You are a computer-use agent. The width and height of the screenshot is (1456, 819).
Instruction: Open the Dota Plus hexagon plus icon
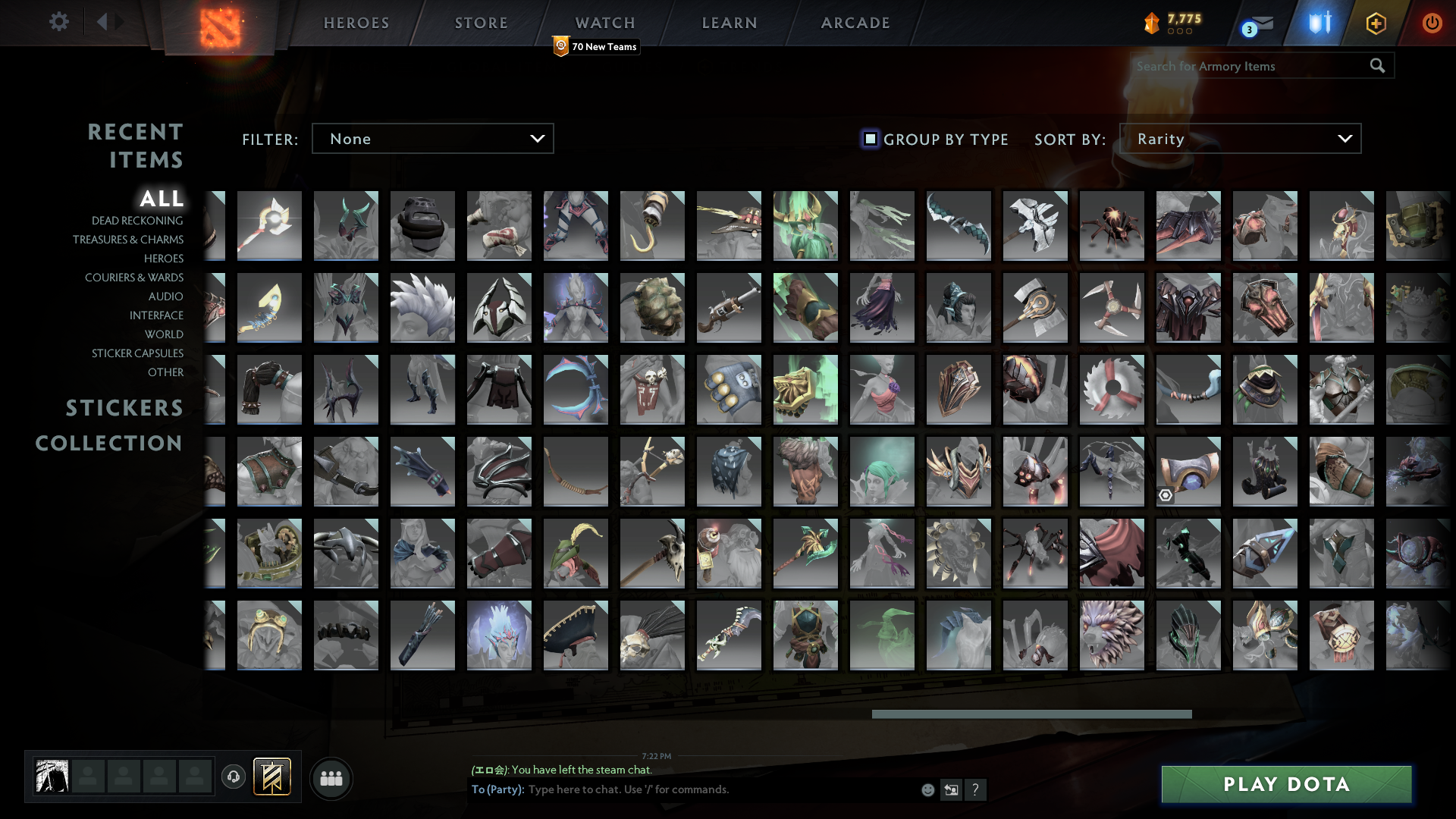[1375, 23]
